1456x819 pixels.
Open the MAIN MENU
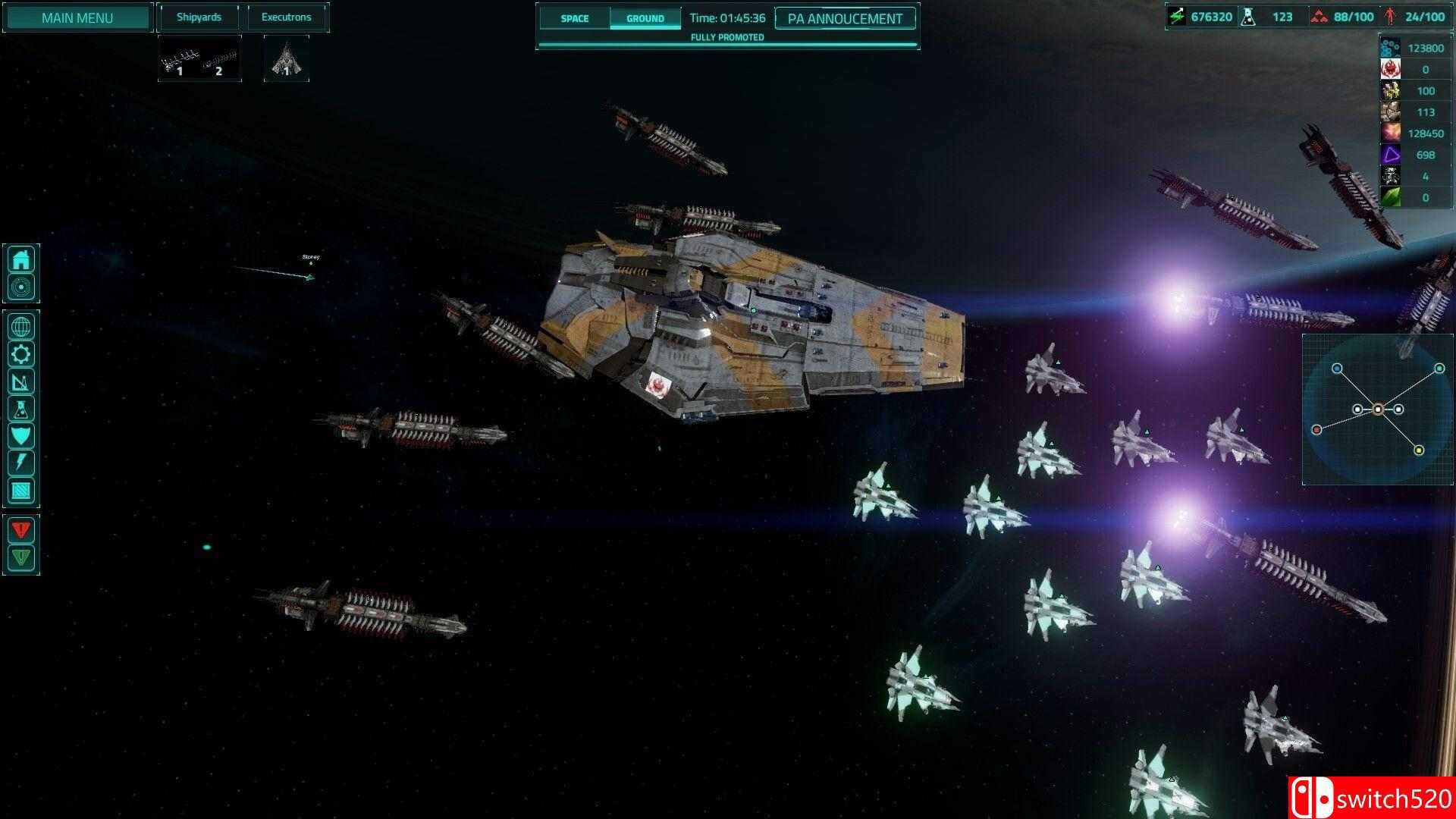[77, 17]
